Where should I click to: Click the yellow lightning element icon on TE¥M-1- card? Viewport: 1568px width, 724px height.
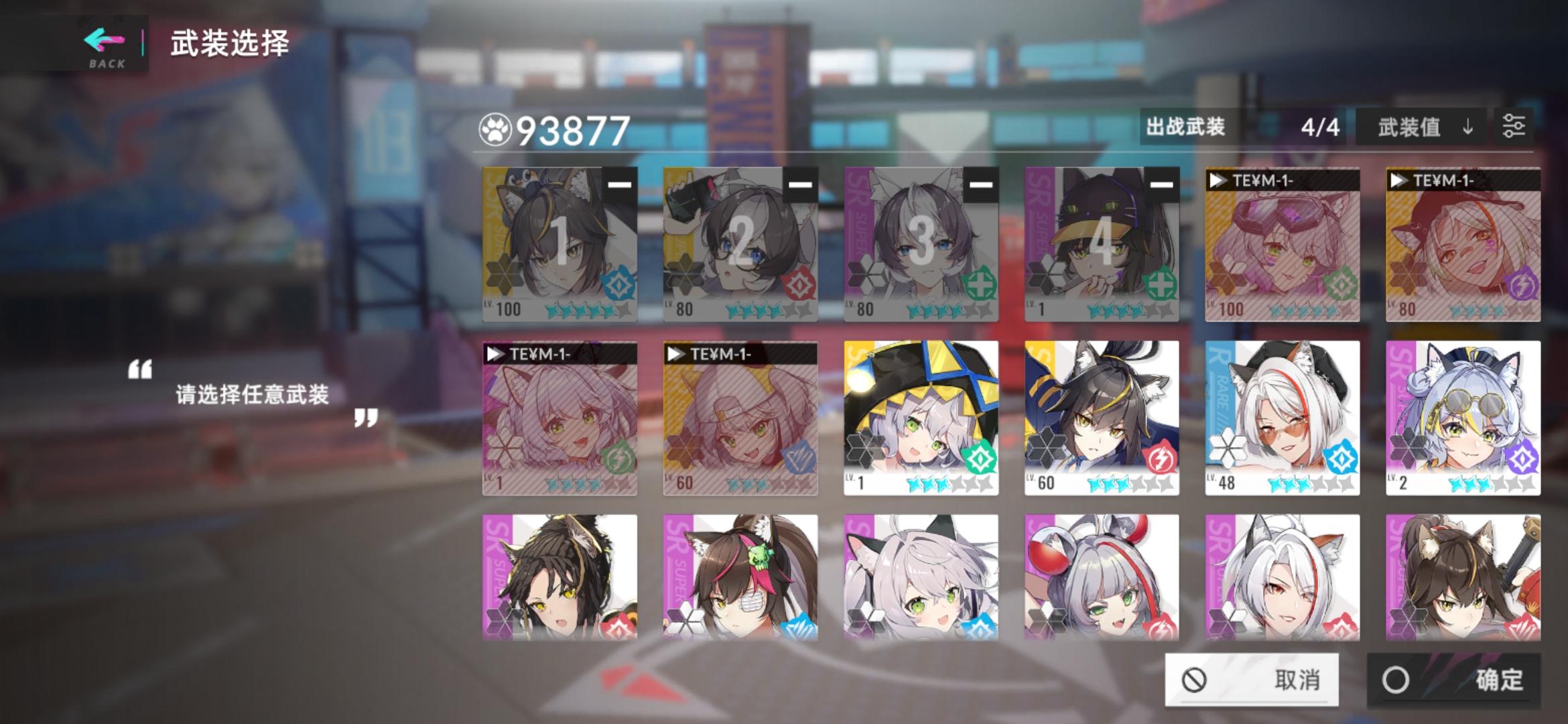point(1523,284)
